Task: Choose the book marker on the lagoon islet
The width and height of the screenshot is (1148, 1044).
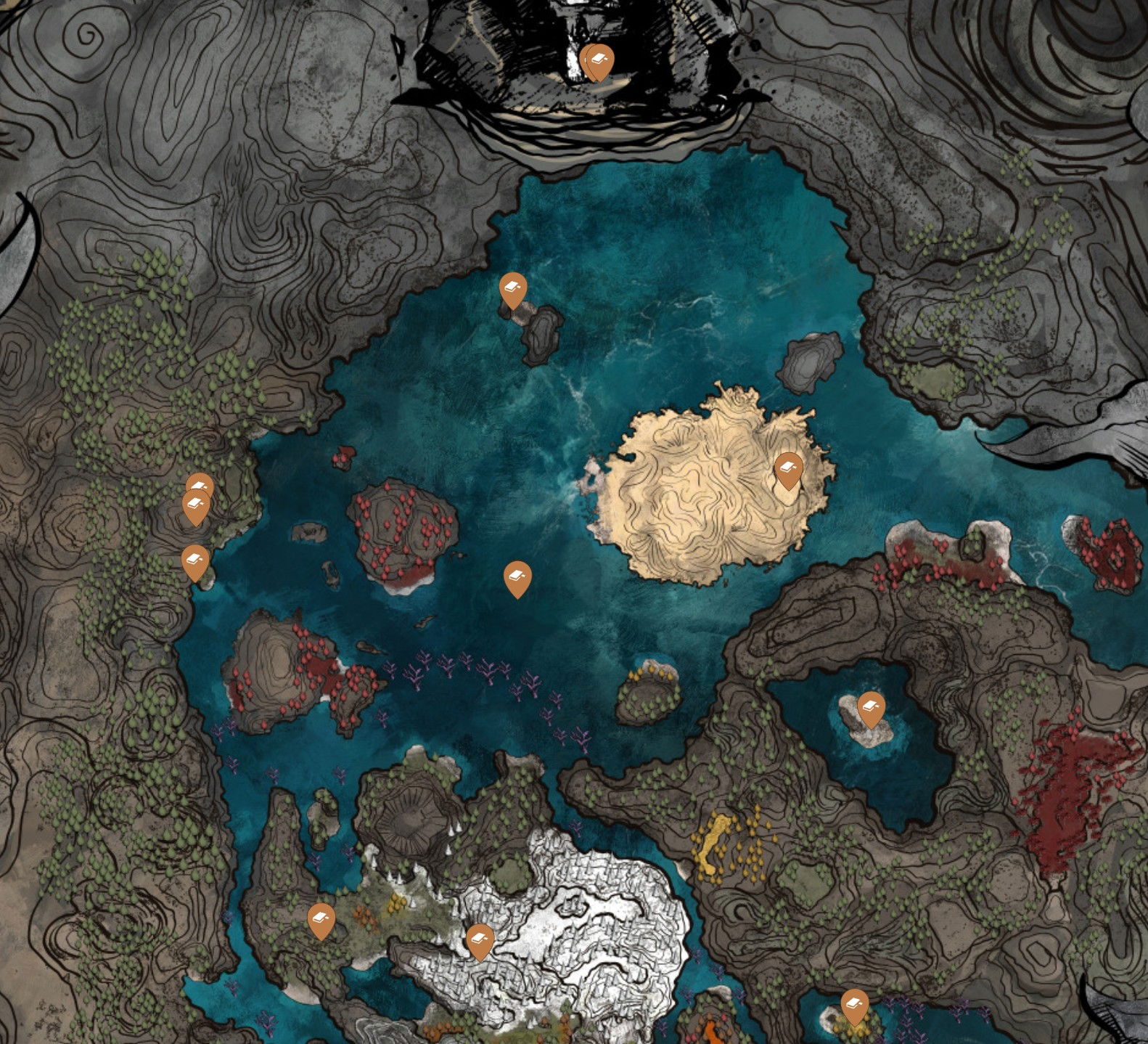Action: 871,708
